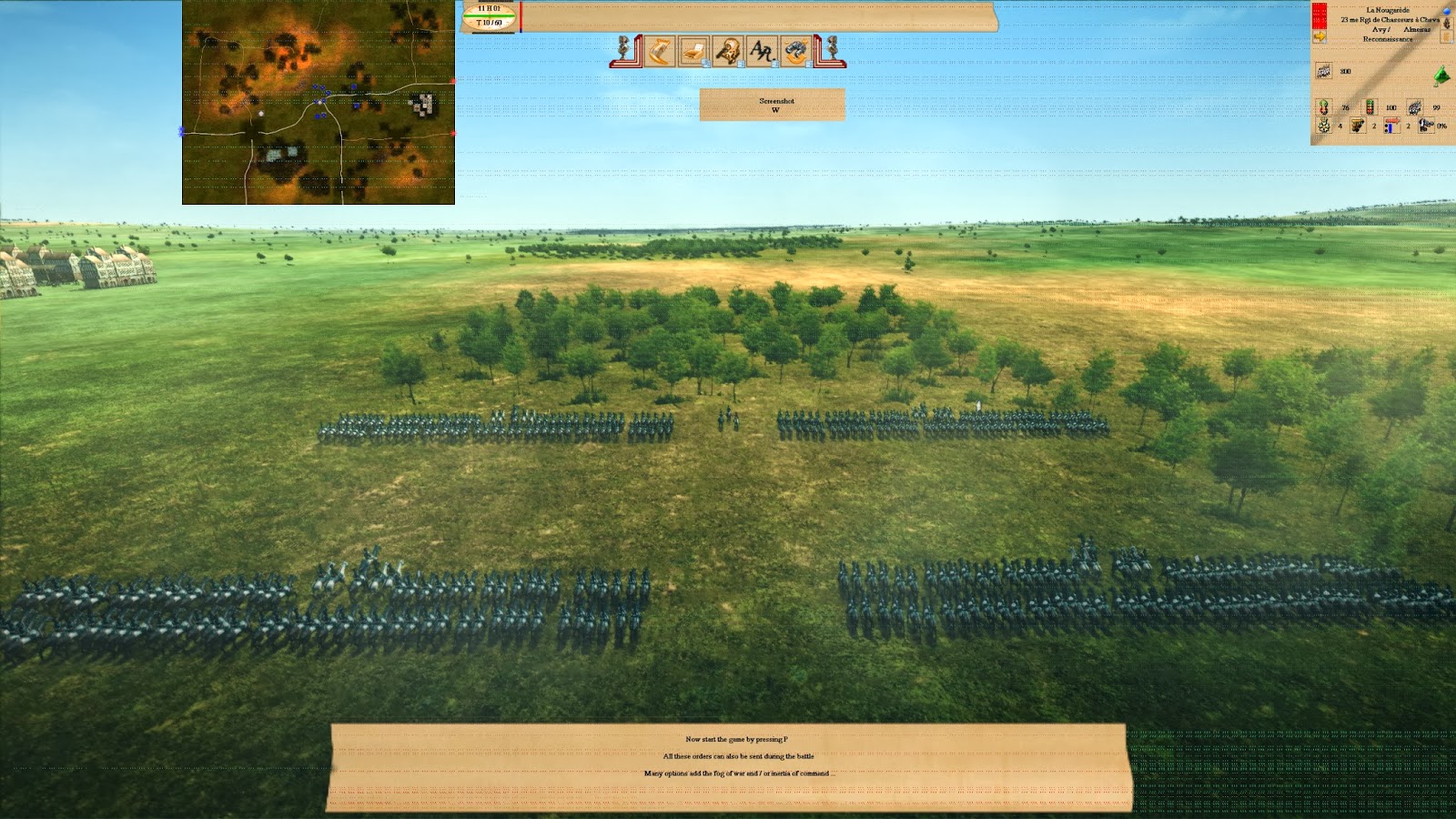Click the right bust statue on the toolbar
Screen dimensions: 1456x819
832,48
